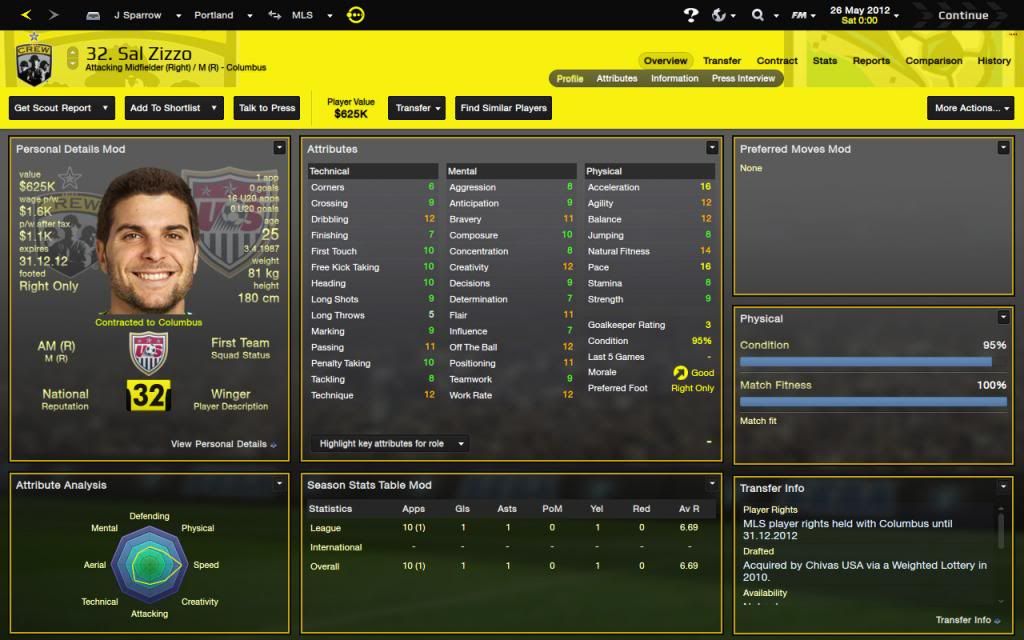Image resolution: width=1024 pixels, height=640 pixels.
Task: Open the Get Scout Report dropdown
Action: coord(62,108)
